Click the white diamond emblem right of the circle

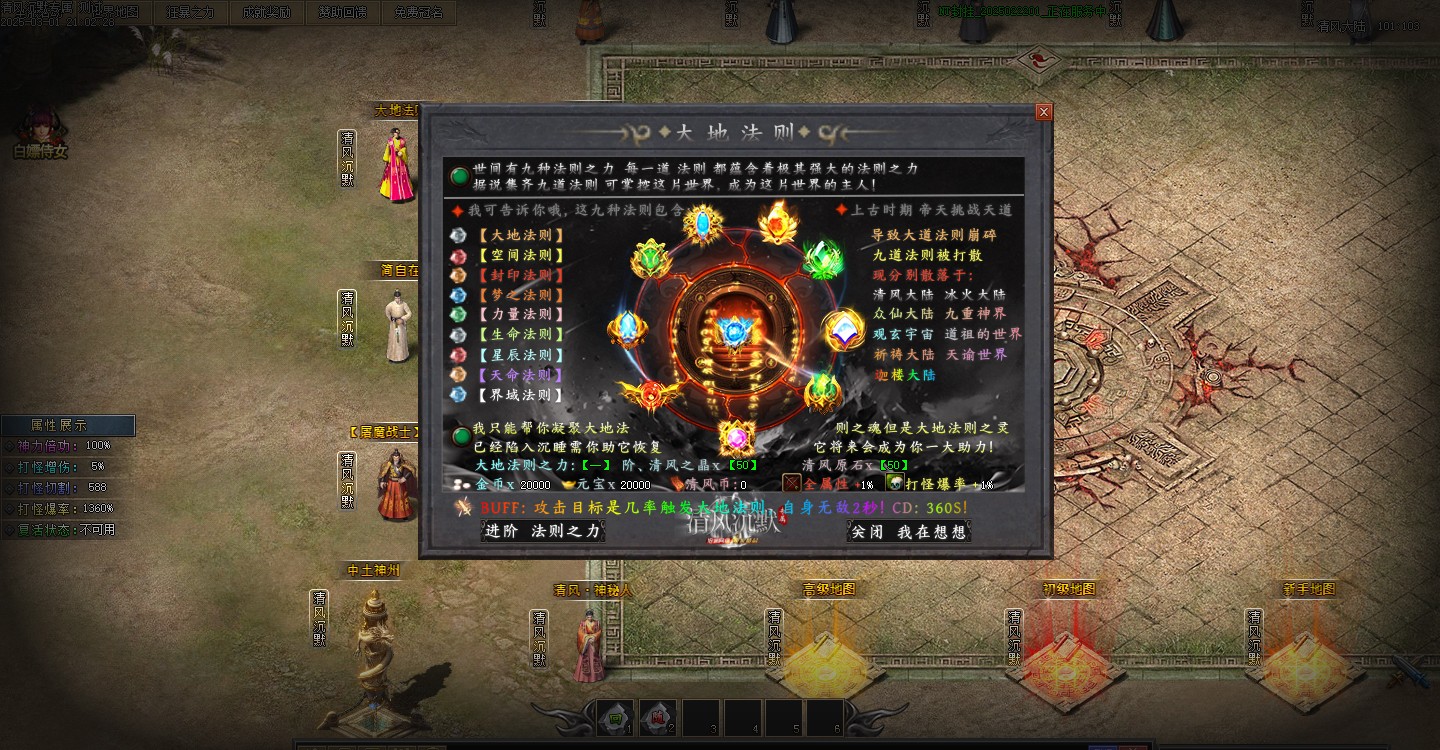[843, 330]
